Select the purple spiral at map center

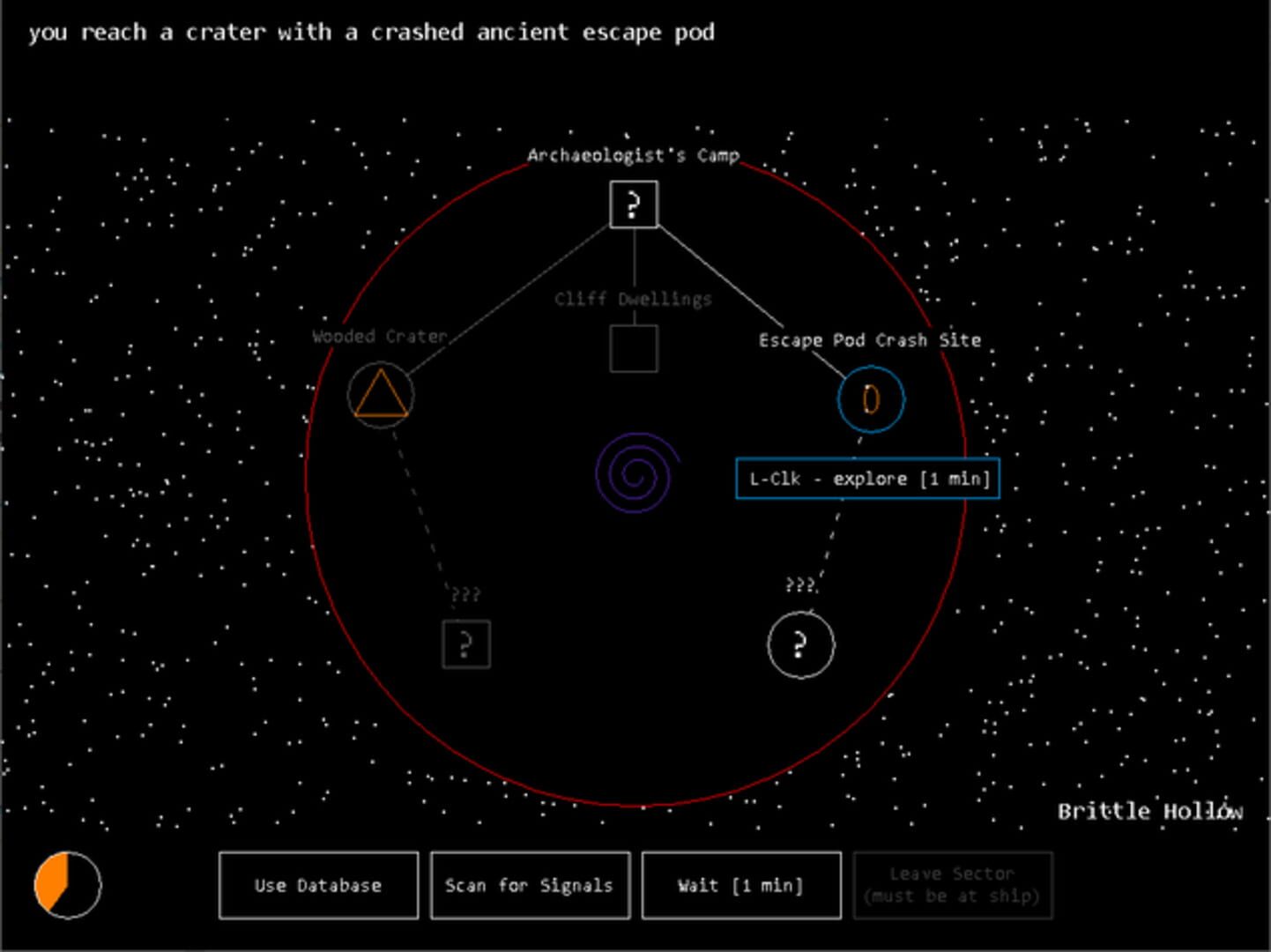633,474
